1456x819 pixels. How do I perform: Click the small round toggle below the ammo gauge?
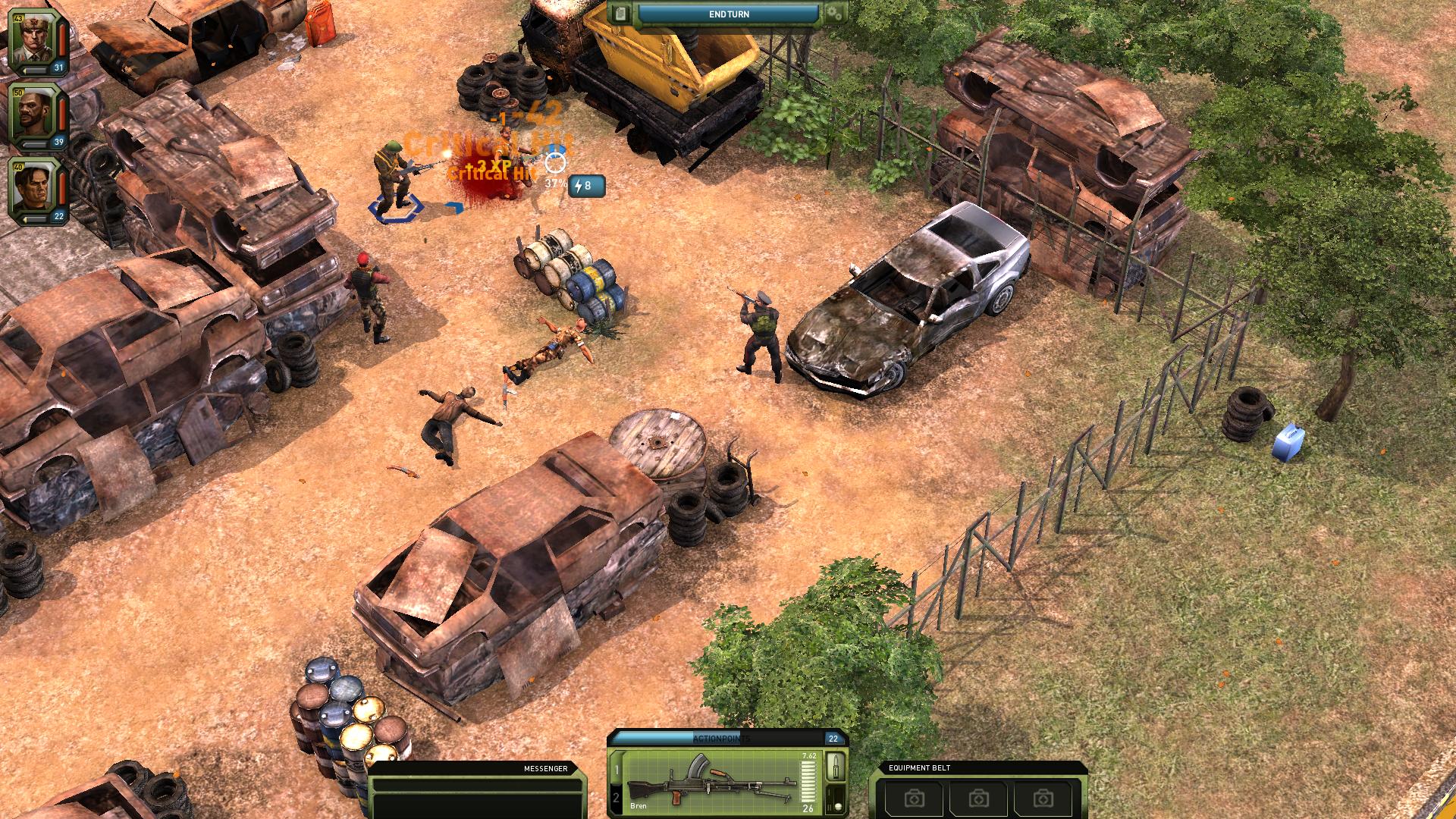pos(838,808)
